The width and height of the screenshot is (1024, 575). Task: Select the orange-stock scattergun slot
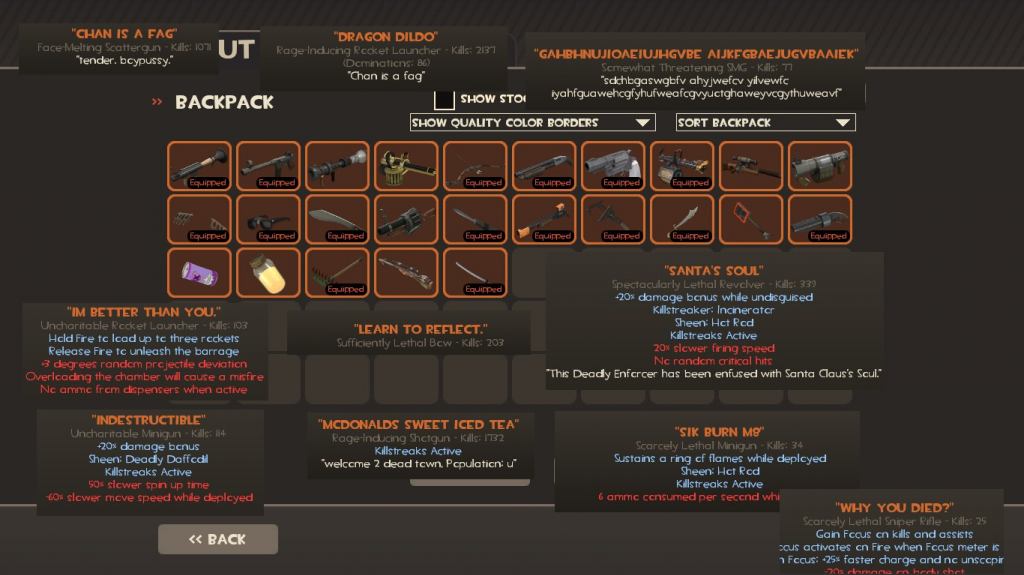(544, 219)
